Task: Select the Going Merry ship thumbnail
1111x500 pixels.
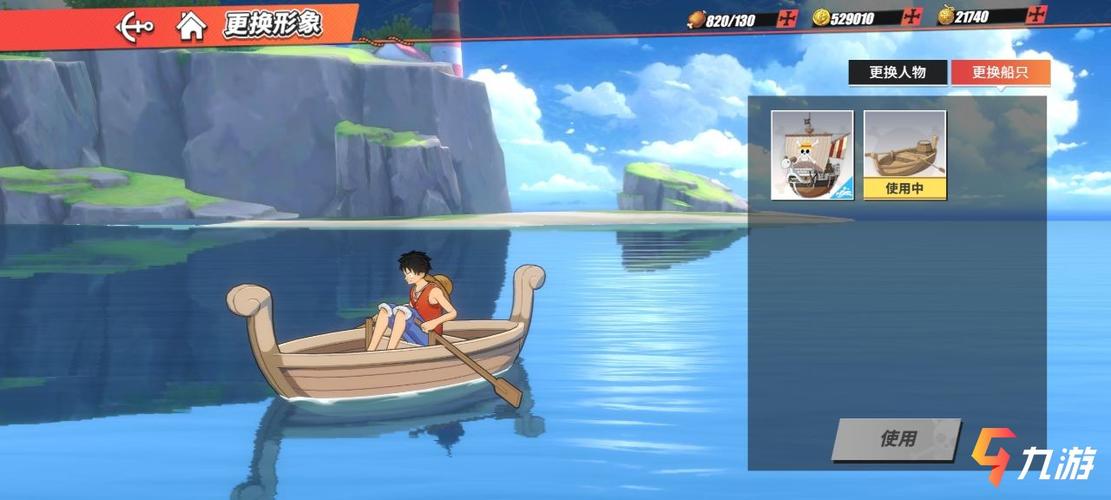Action: [812, 154]
